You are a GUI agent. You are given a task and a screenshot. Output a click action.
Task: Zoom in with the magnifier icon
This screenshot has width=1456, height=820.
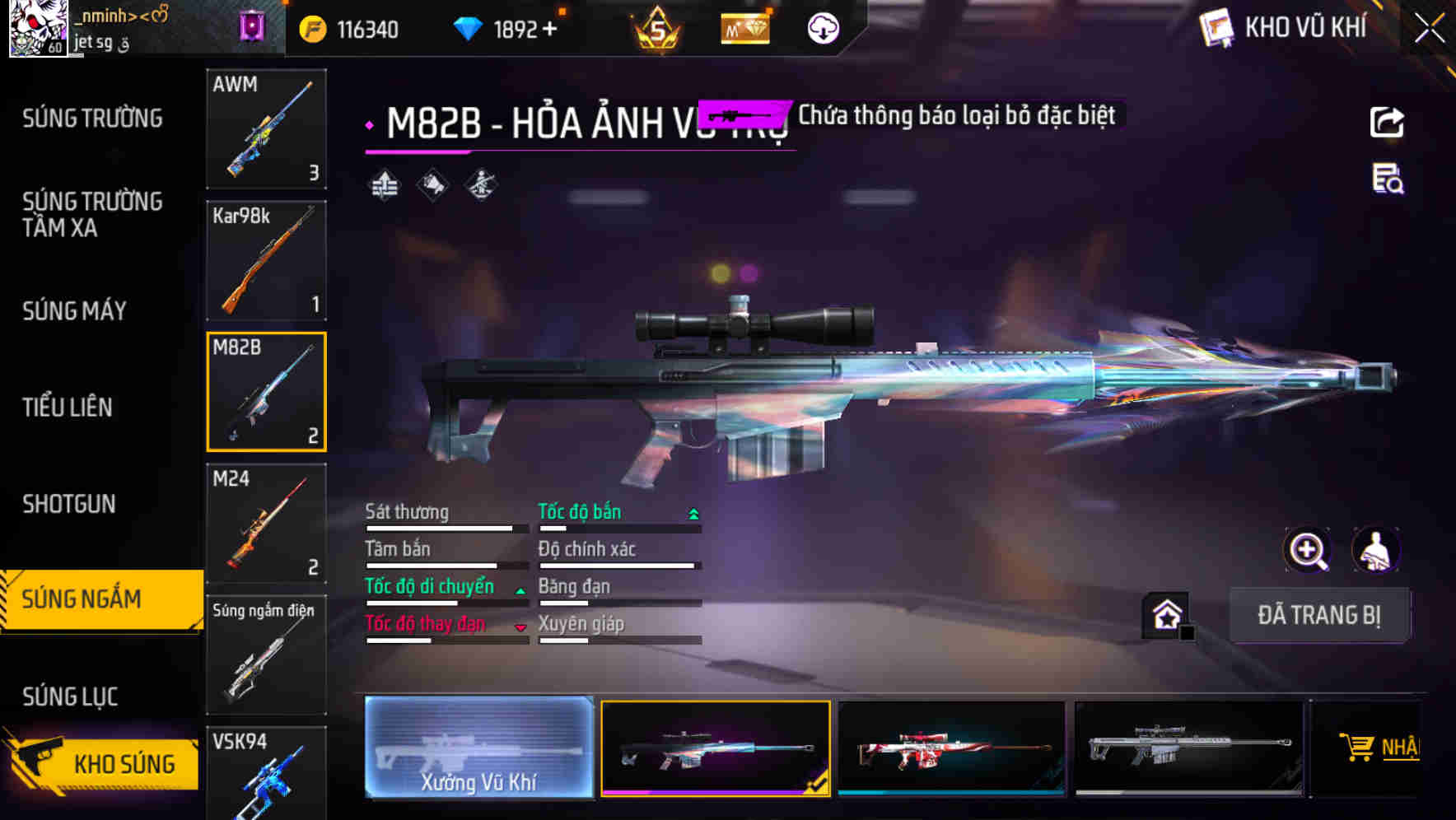click(x=1307, y=550)
